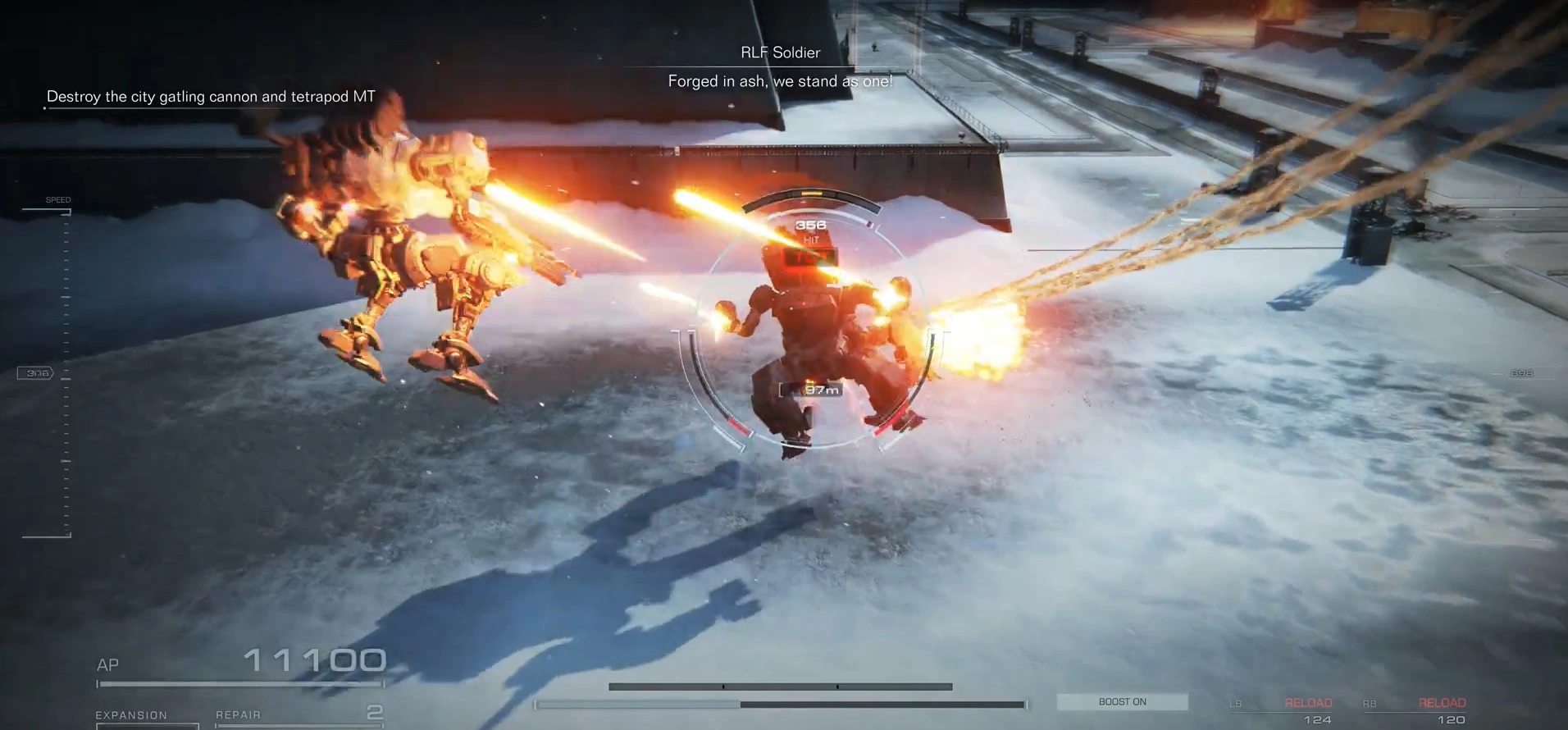The height and width of the screenshot is (730, 1568).
Task: Use the Repair kit slot
Action: click(299, 715)
